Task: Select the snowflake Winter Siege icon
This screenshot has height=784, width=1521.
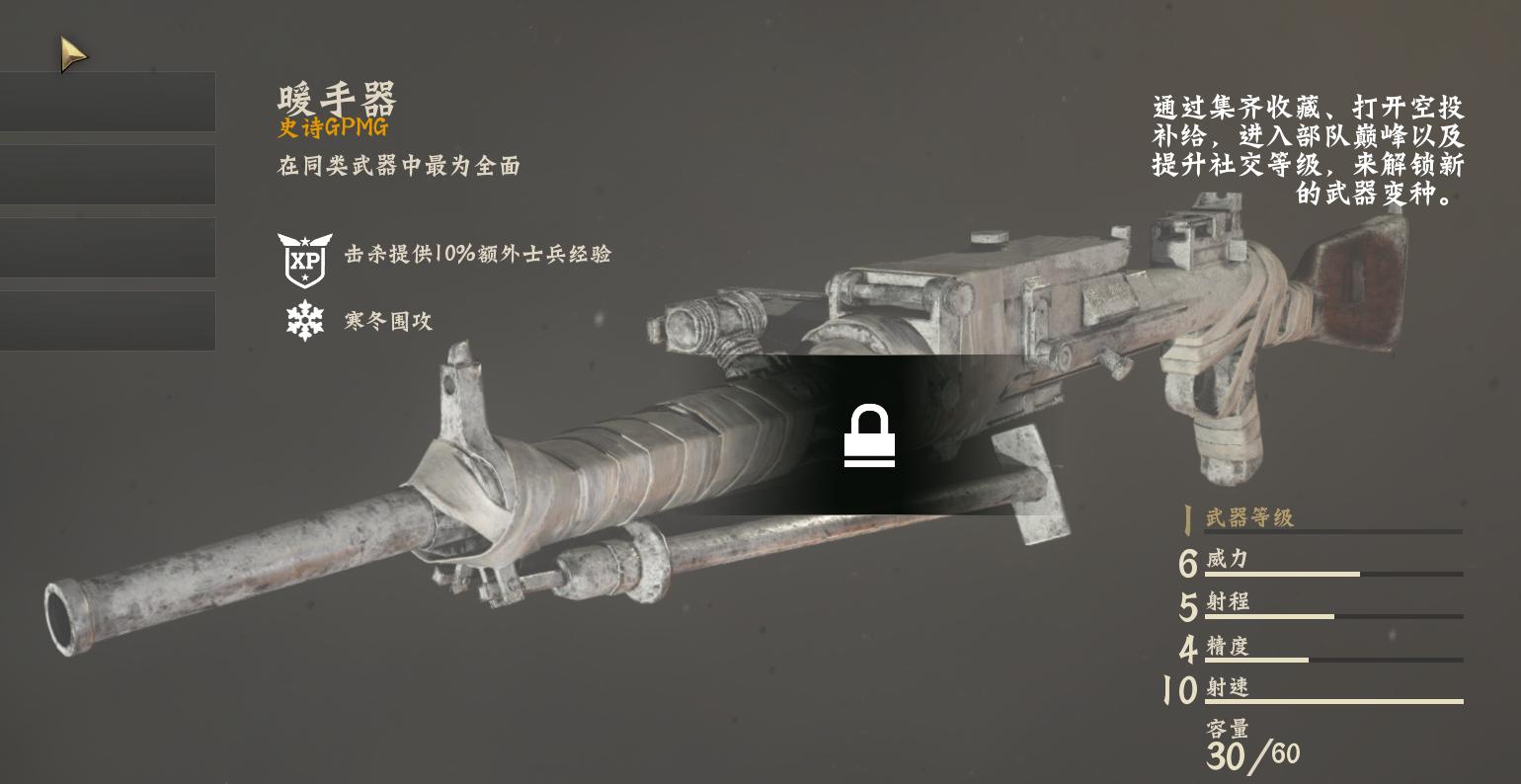Action: (x=305, y=320)
